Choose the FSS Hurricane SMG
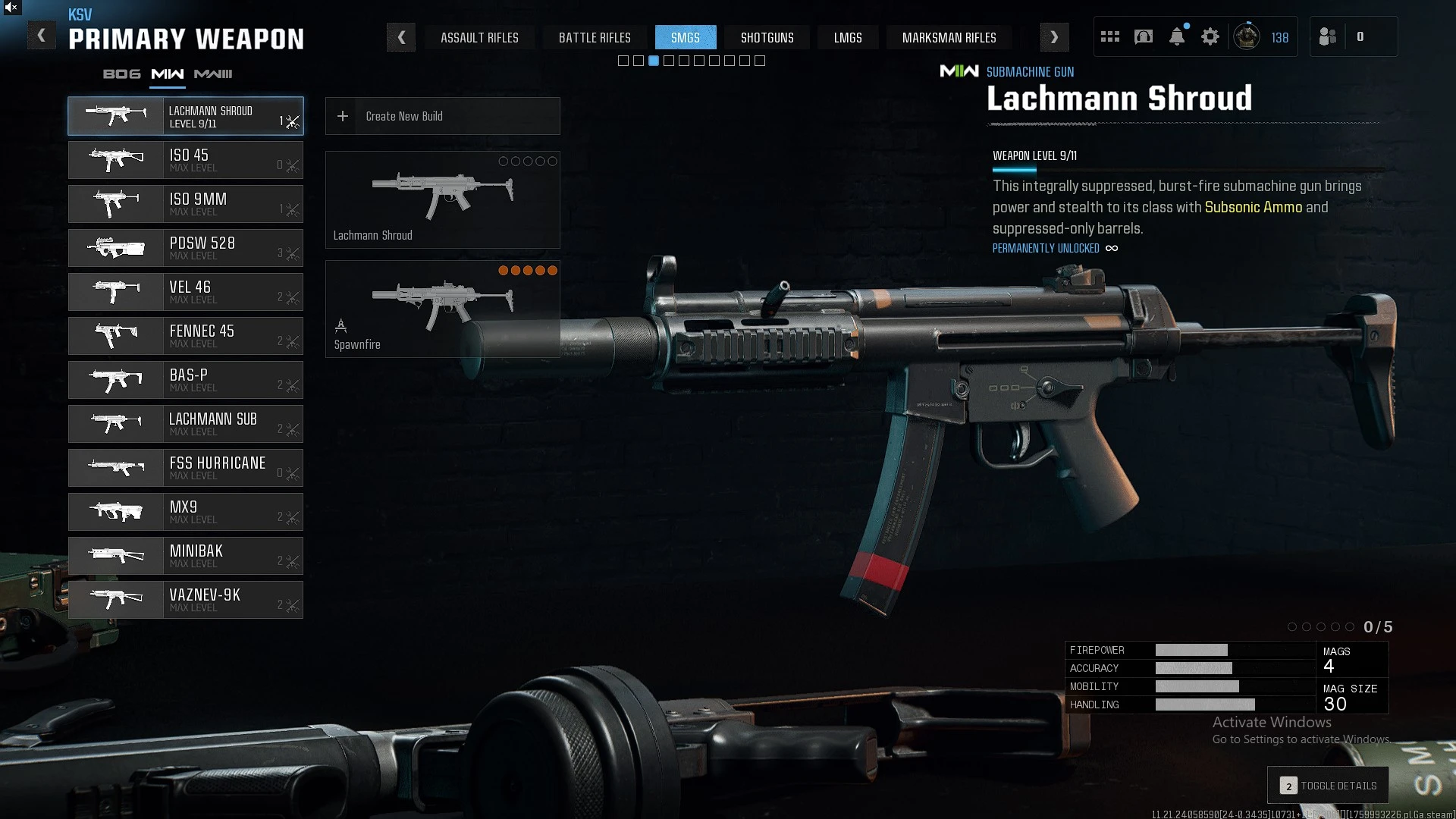 186,468
